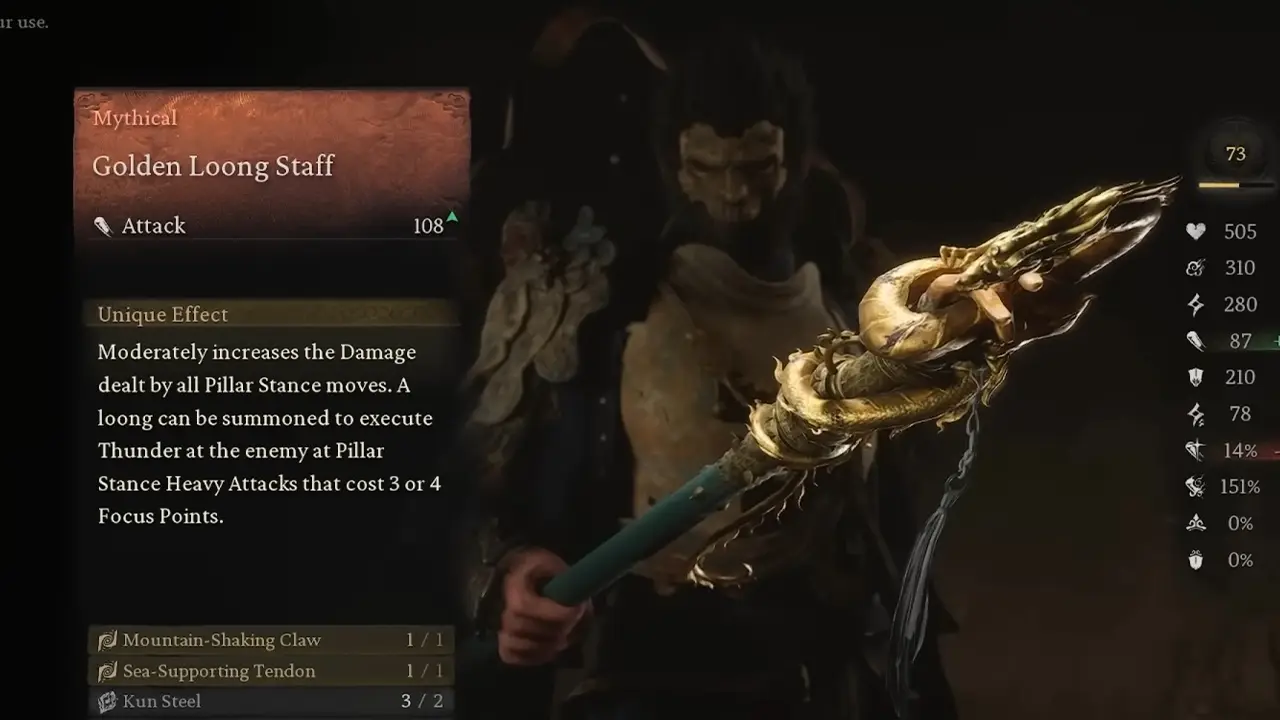Click the defense shield icon showing 210
Viewport: 1280px width, 720px height.
pos(1194,377)
